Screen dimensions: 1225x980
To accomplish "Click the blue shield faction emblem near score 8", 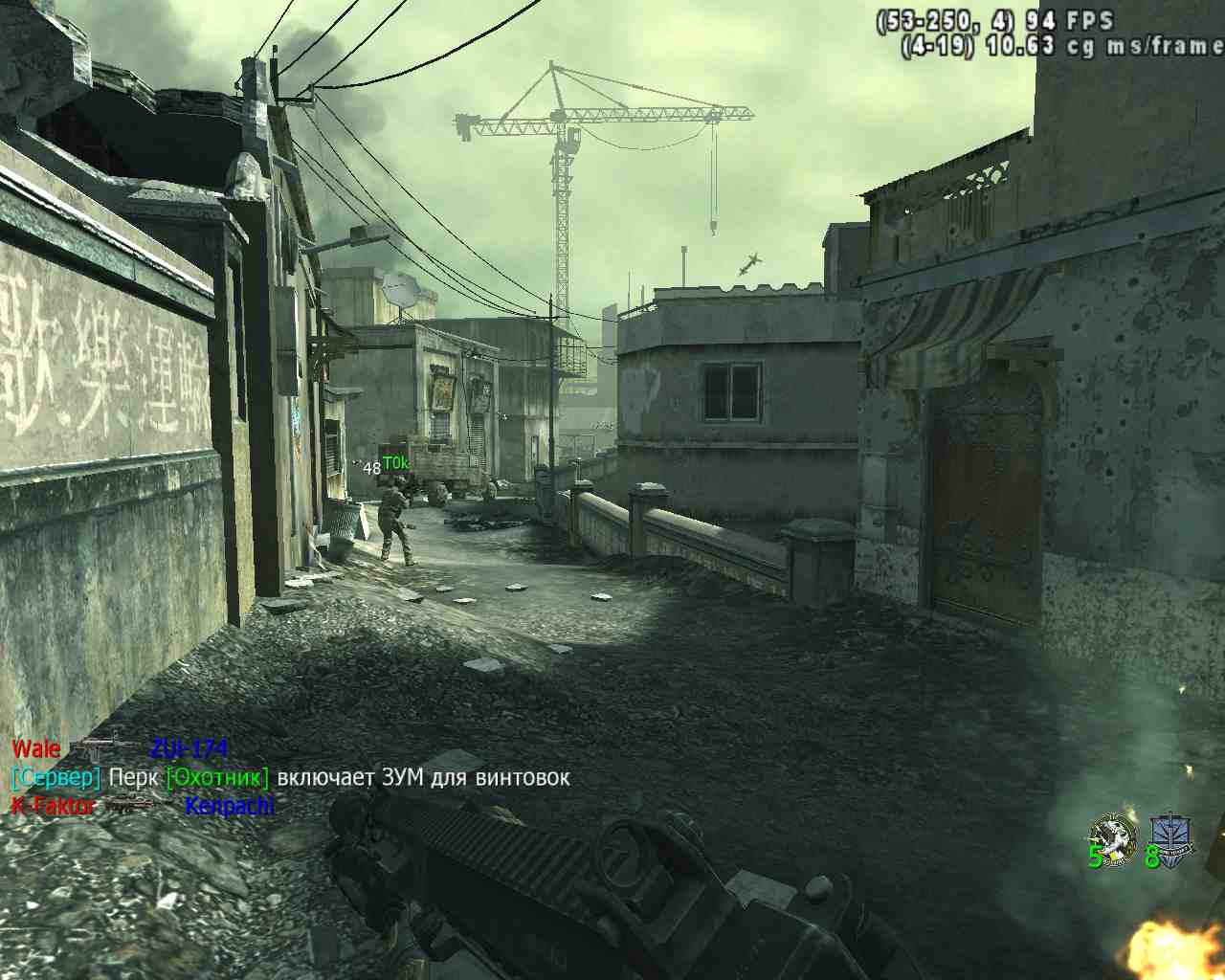I will [1169, 833].
